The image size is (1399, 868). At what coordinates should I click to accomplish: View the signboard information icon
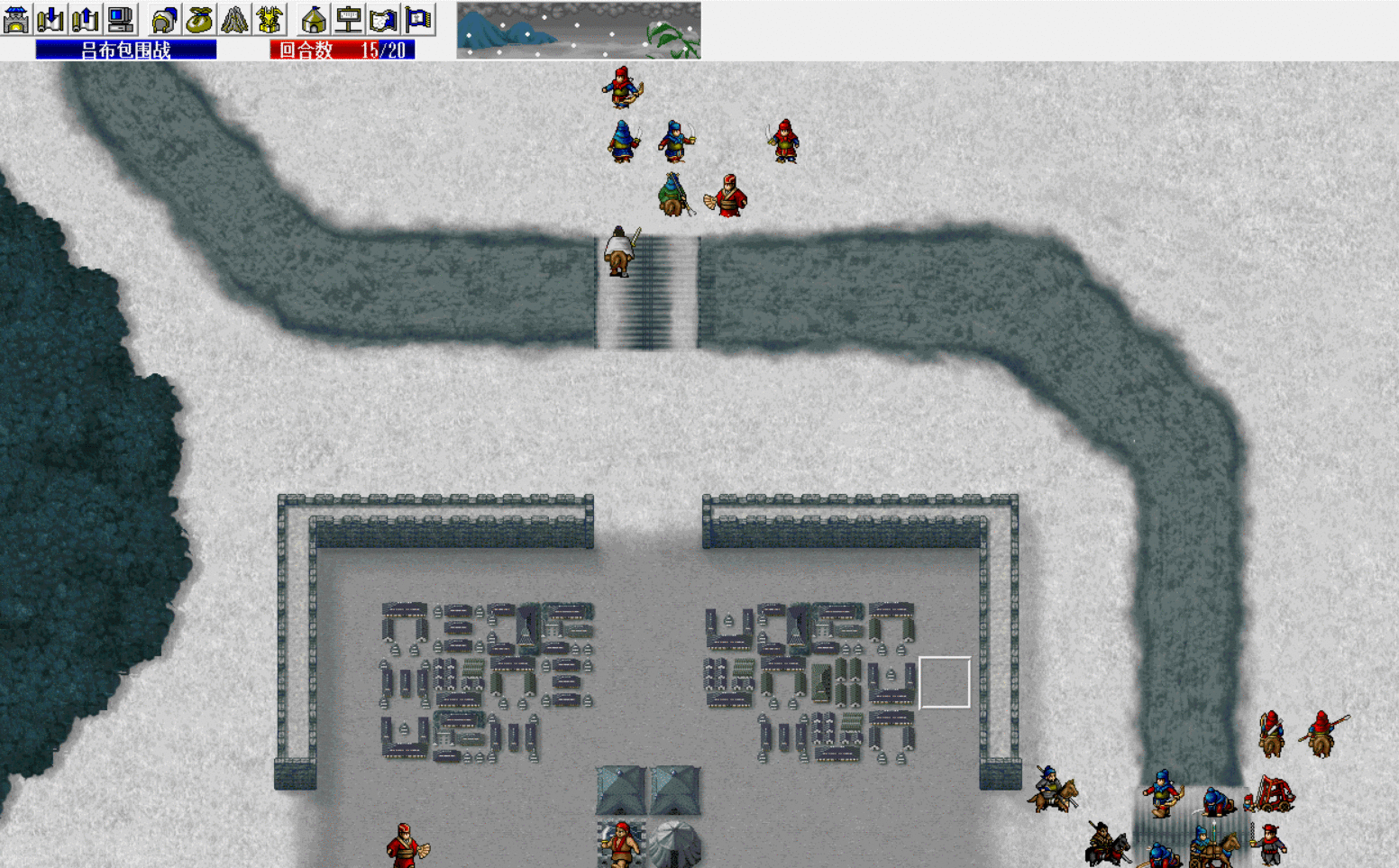coord(349,17)
